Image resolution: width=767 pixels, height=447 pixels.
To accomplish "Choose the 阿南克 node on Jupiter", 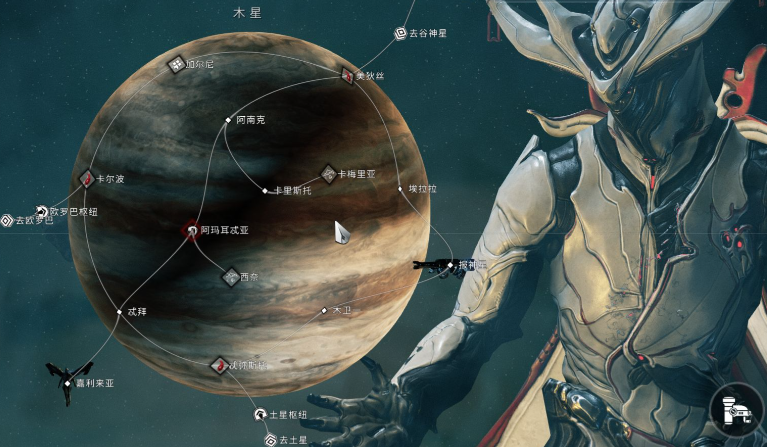I will 228,120.
